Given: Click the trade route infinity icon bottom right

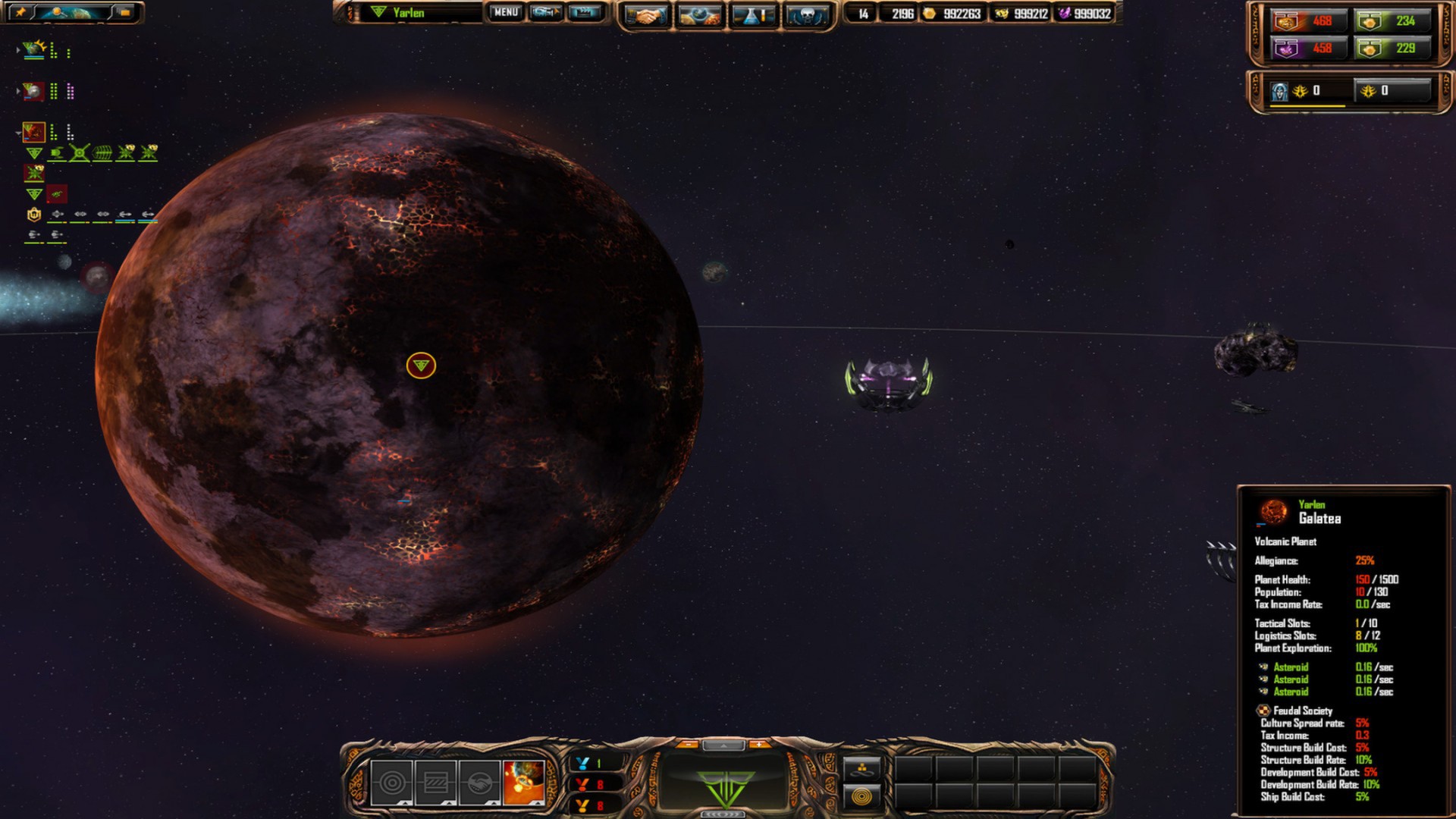Looking at the screenshot, I should 861,768.
